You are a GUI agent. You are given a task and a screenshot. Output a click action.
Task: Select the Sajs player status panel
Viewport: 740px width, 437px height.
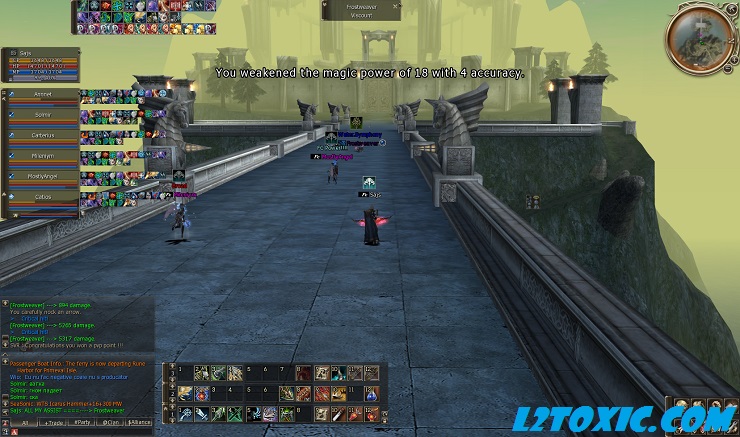(40, 62)
